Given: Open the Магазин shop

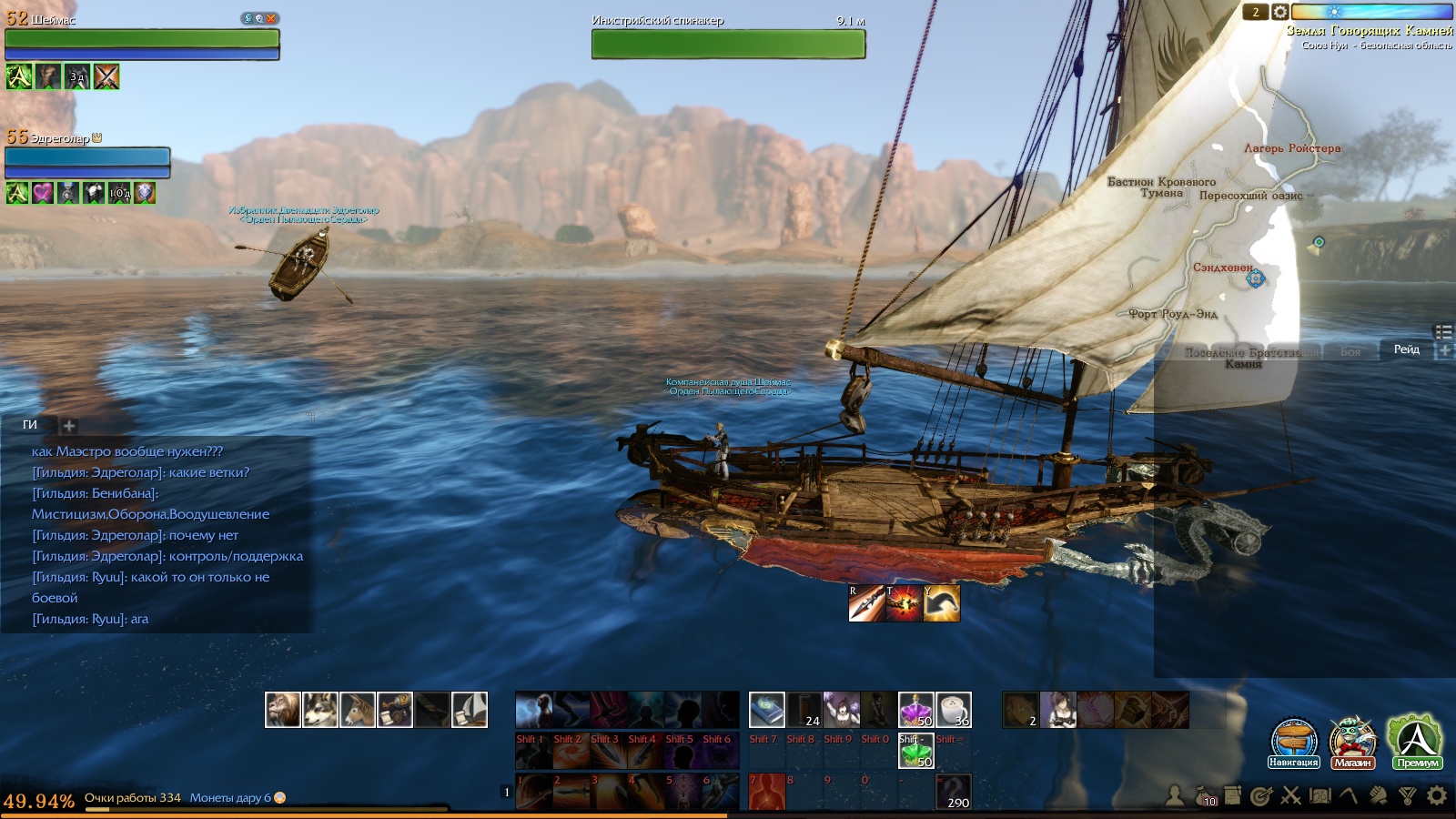Looking at the screenshot, I should pos(1352,743).
